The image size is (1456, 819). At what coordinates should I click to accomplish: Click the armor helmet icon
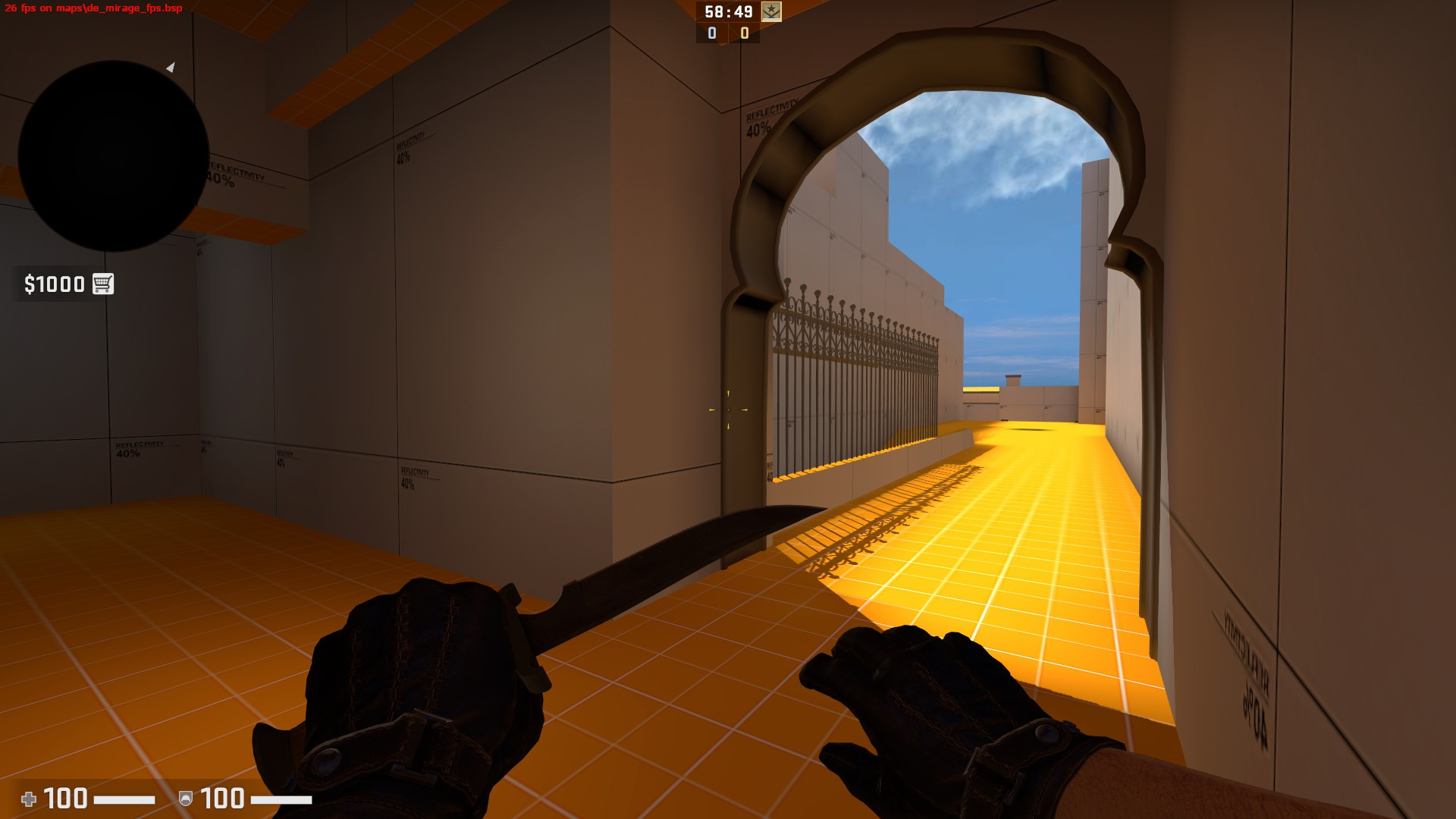tap(186, 799)
